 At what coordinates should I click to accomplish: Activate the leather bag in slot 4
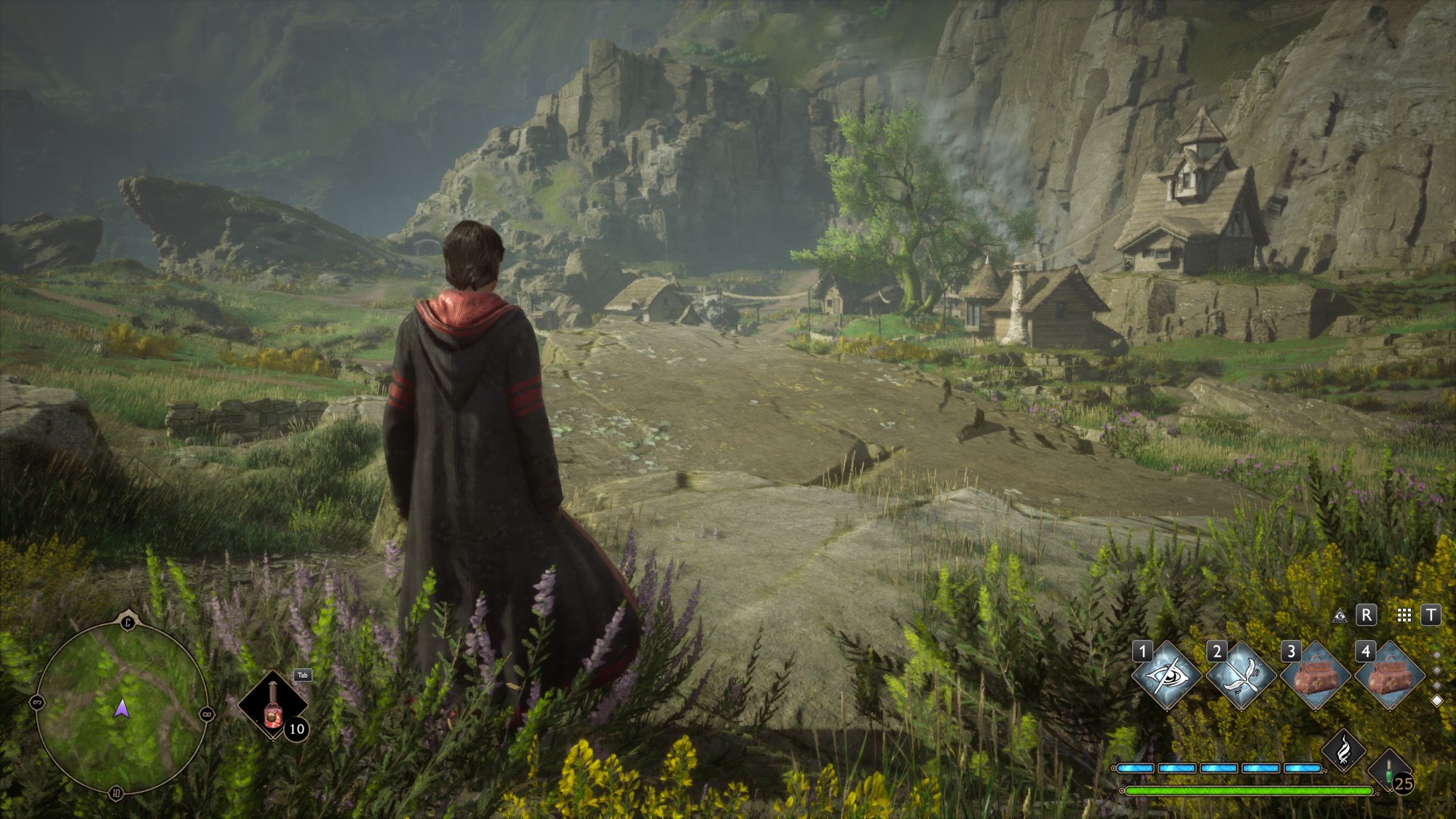1389,676
